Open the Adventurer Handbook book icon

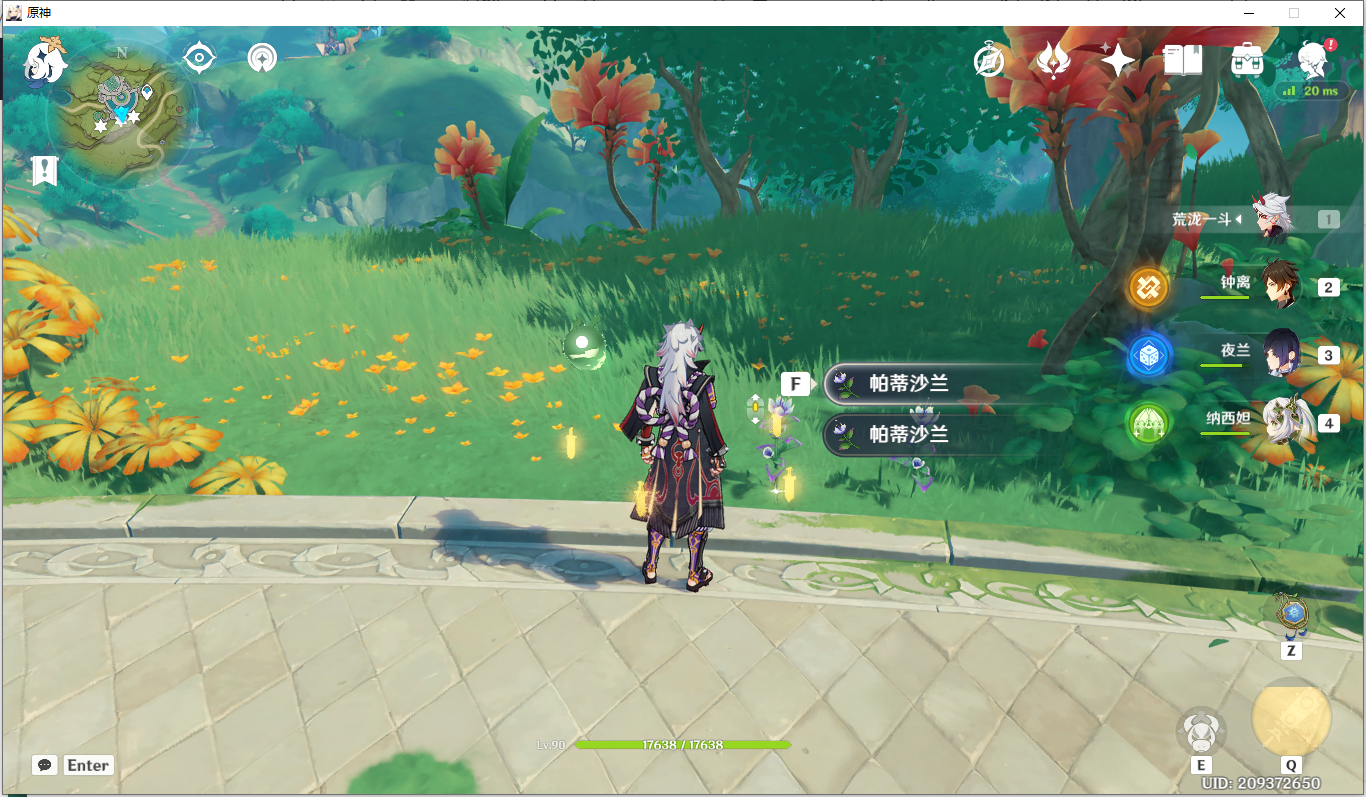(1182, 62)
